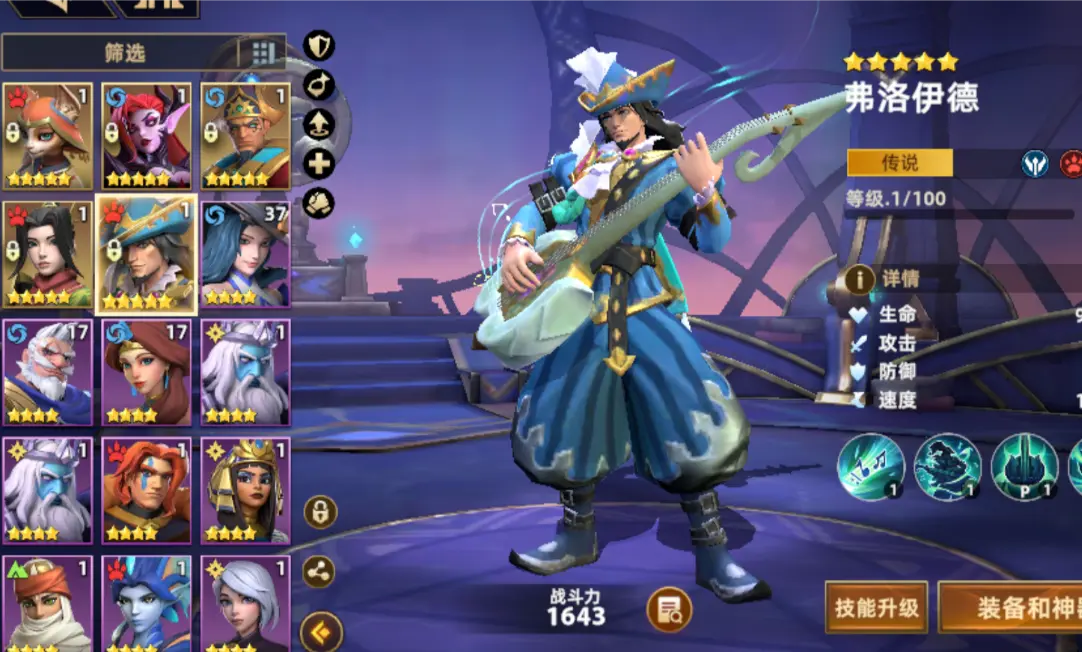Viewport: 1082px width, 652px height.
Task: Click the 技能升级 skill upgrade button
Action: pyautogui.click(x=876, y=607)
